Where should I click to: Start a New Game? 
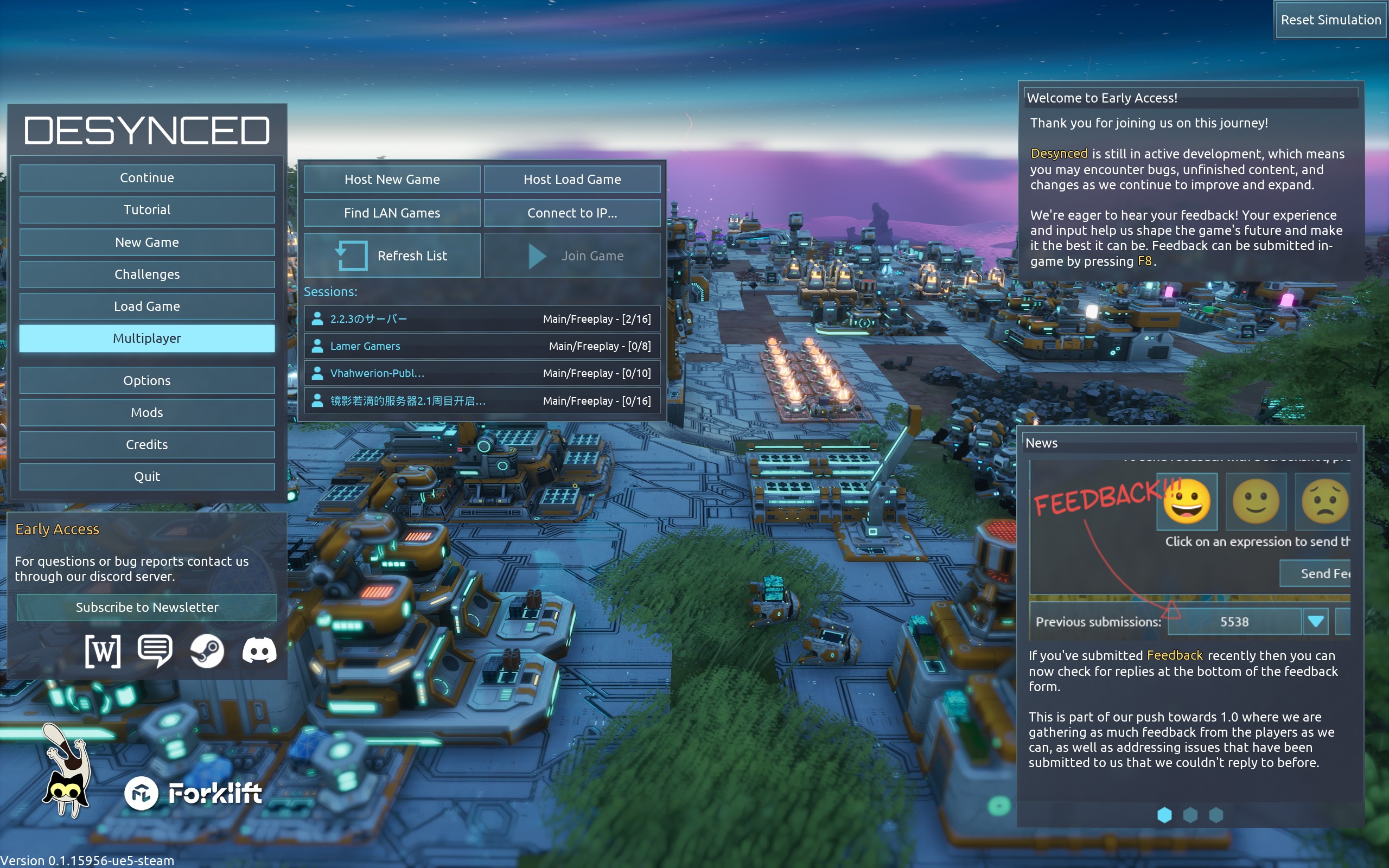click(x=147, y=242)
